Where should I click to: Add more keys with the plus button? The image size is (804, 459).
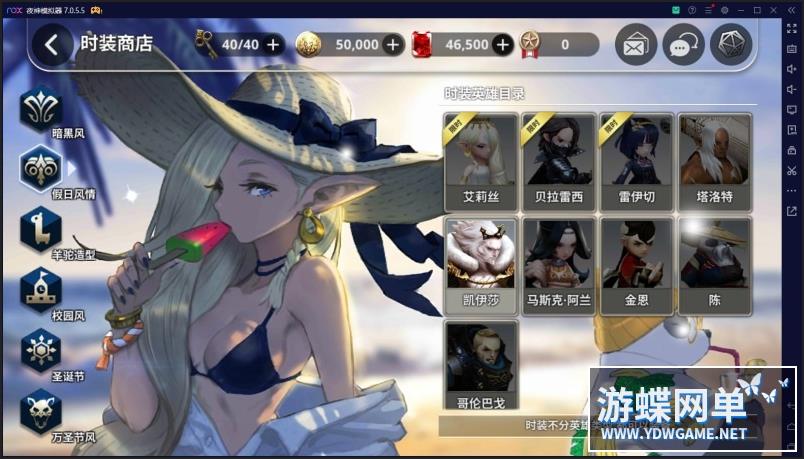tap(273, 44)
